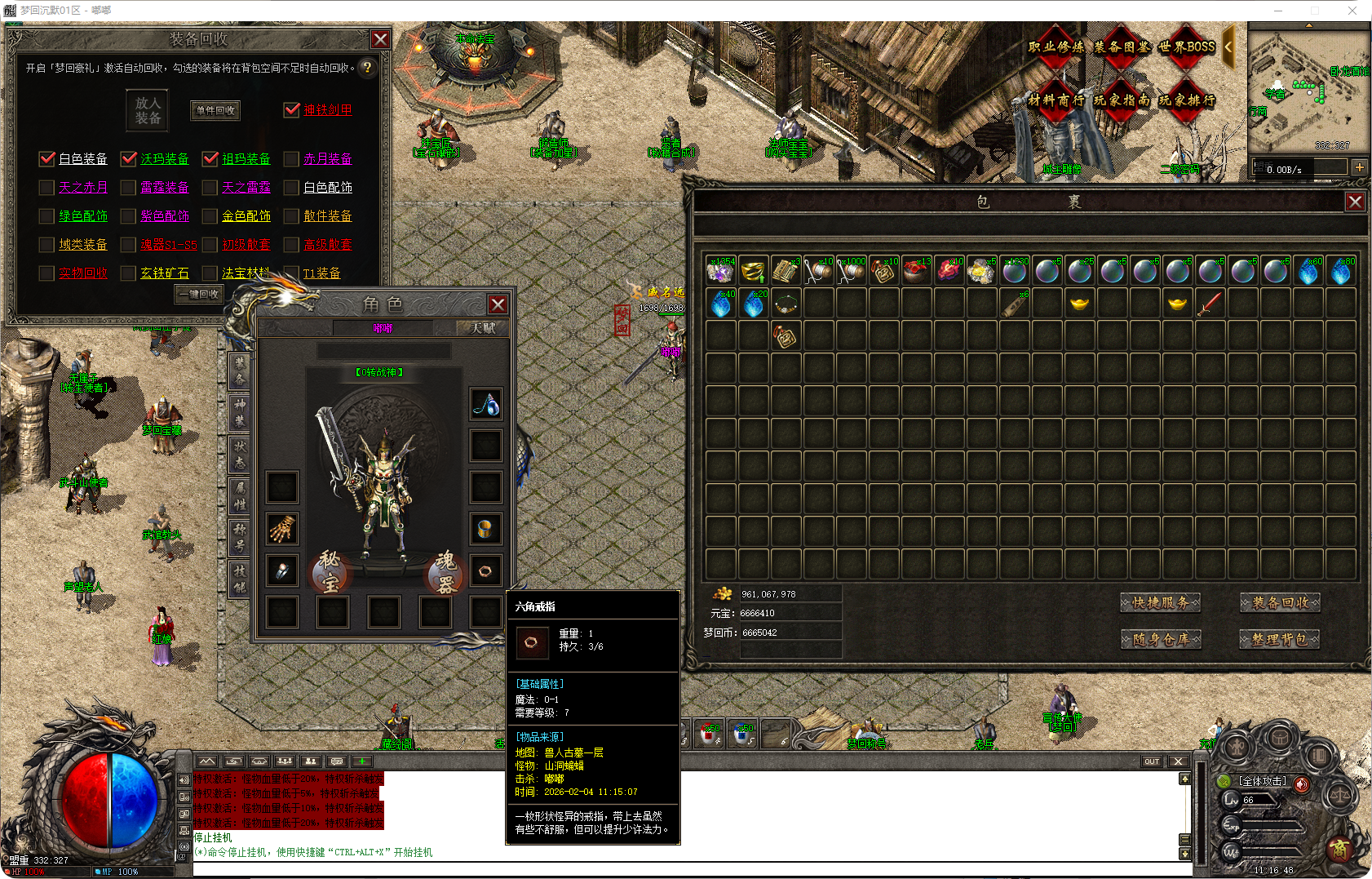The width and height of the screenshot is (1372, 879).
Task: Click the 一键回收 button
Action: pos(200,294)
